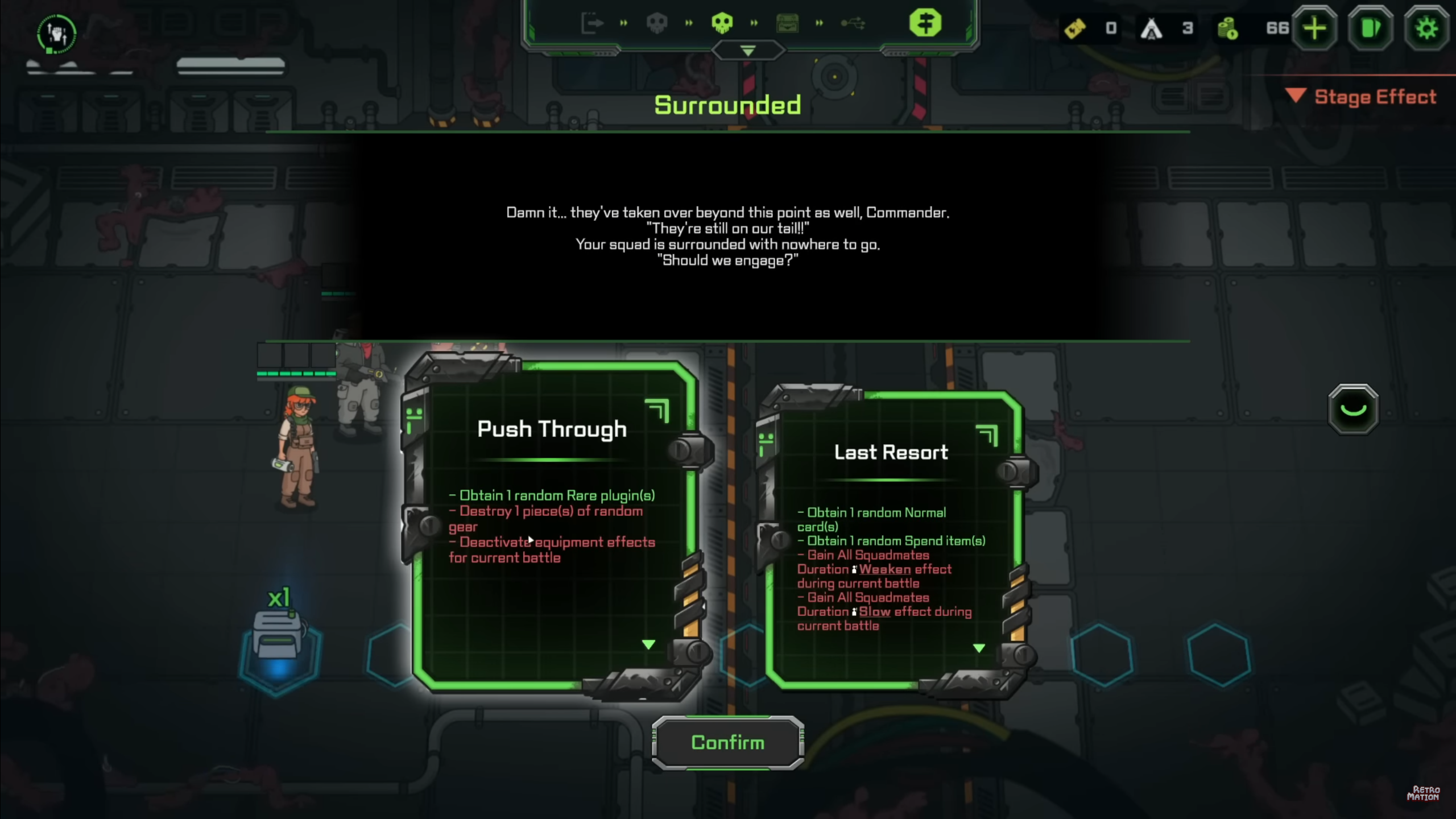Select the gray skull battle node
The width and height of the screenshot is (1456, 819).
point(658,23)
